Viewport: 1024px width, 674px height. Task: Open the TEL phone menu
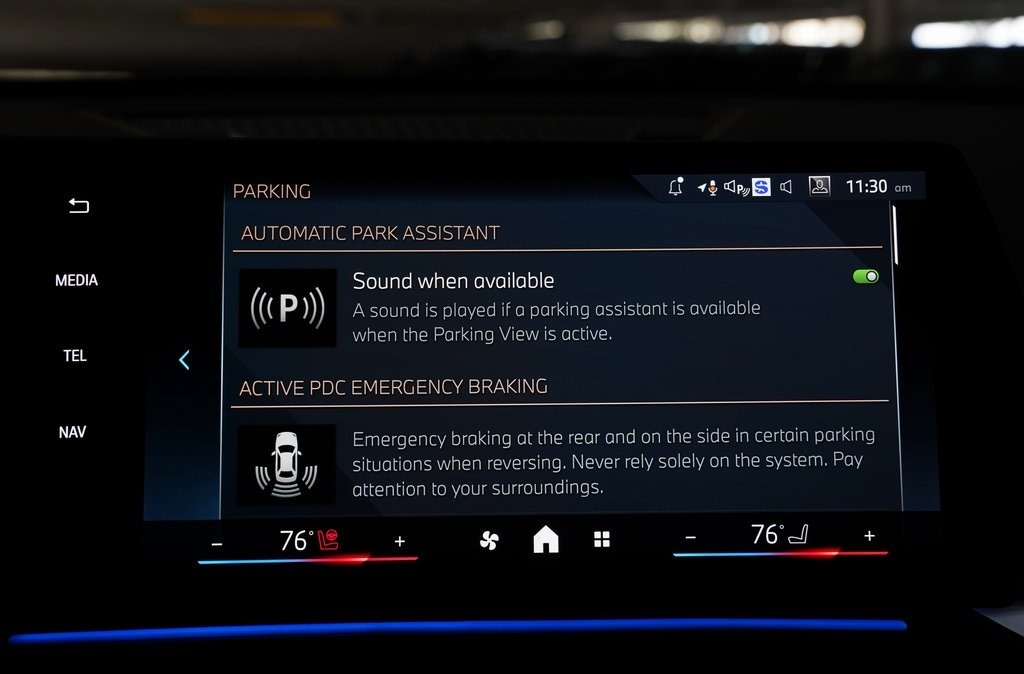click(x=75, y=356)
